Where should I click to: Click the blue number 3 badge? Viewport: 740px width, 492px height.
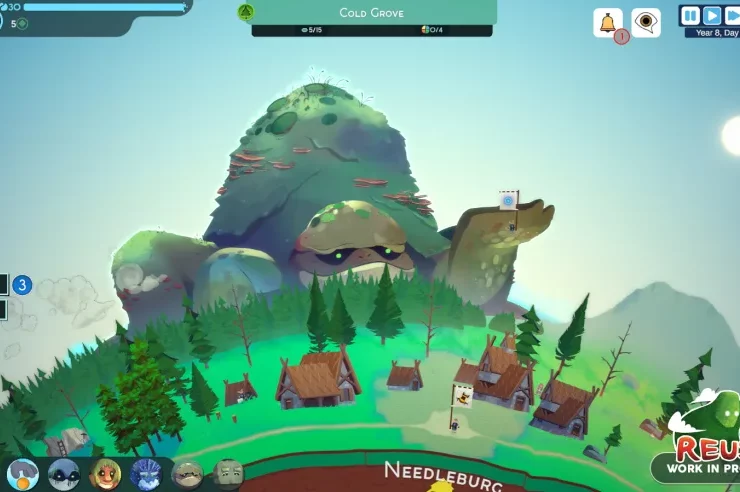coord(22,285)
